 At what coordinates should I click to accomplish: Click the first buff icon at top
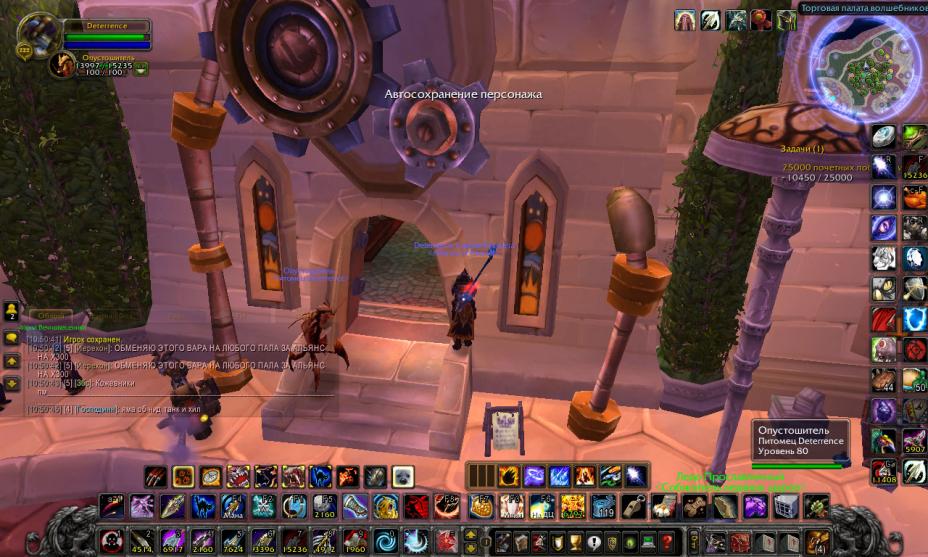tap(686, 20)
